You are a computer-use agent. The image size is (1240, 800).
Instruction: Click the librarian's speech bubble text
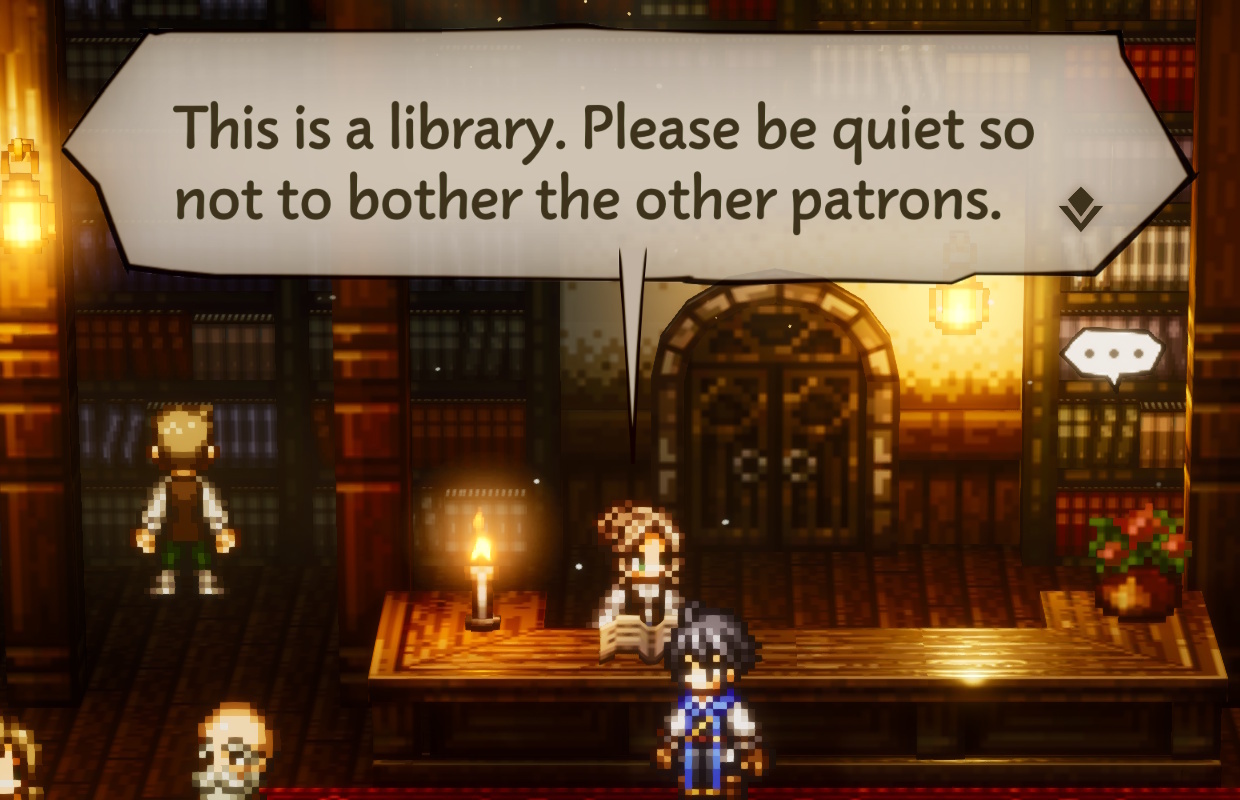click(x=603, y=163)
